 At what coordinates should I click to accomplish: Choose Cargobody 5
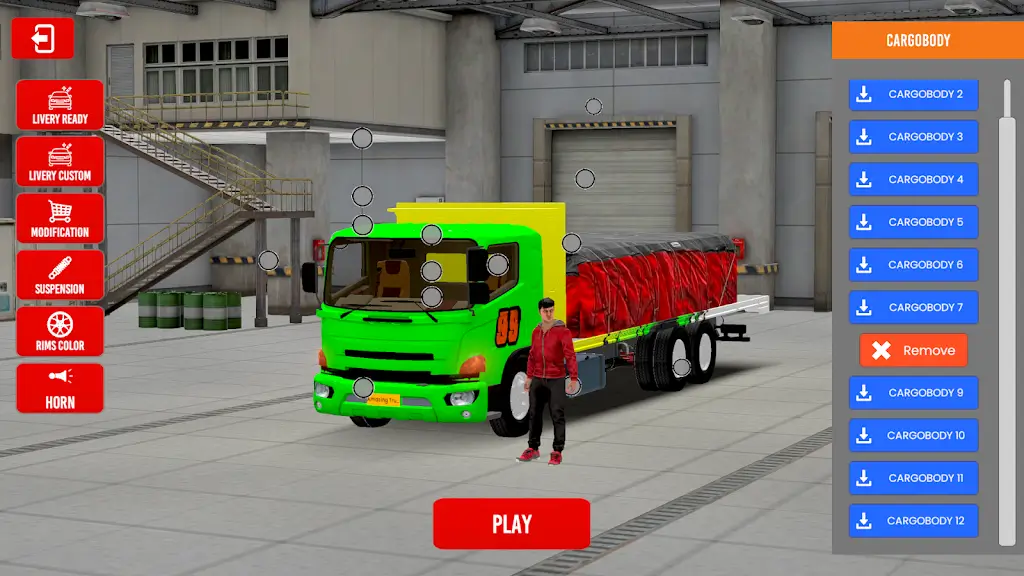pyautogui.click(x=913, y=222)
